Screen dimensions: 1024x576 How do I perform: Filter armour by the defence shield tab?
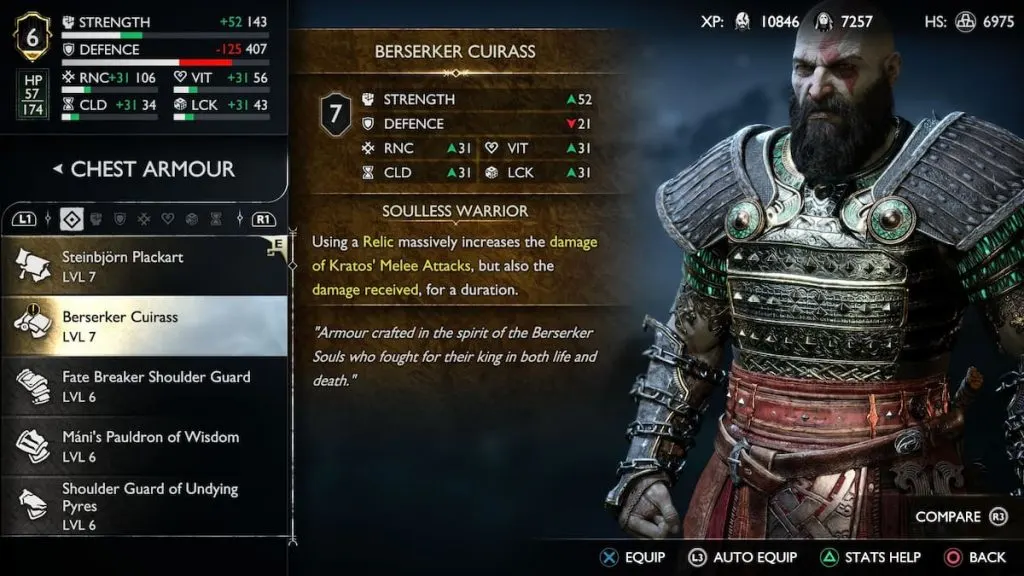pyautogui.click(x=120, y=218)
